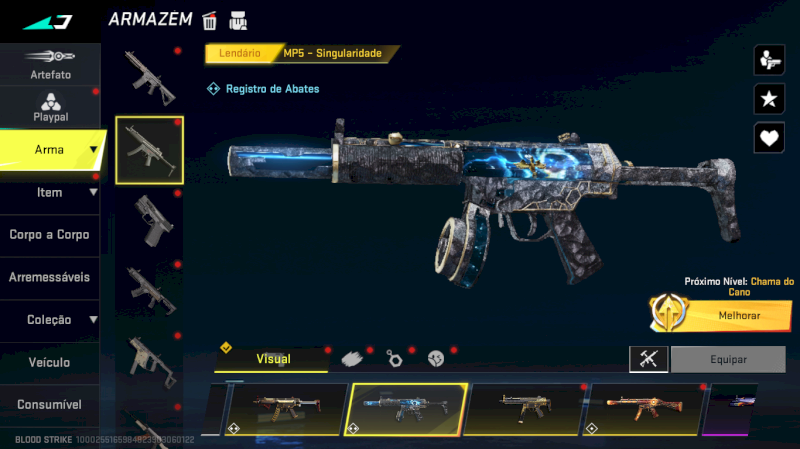Open the weapon attachments crossed-tools button
The height and width of the screenshot is (449, 800).
pos(648,359)
